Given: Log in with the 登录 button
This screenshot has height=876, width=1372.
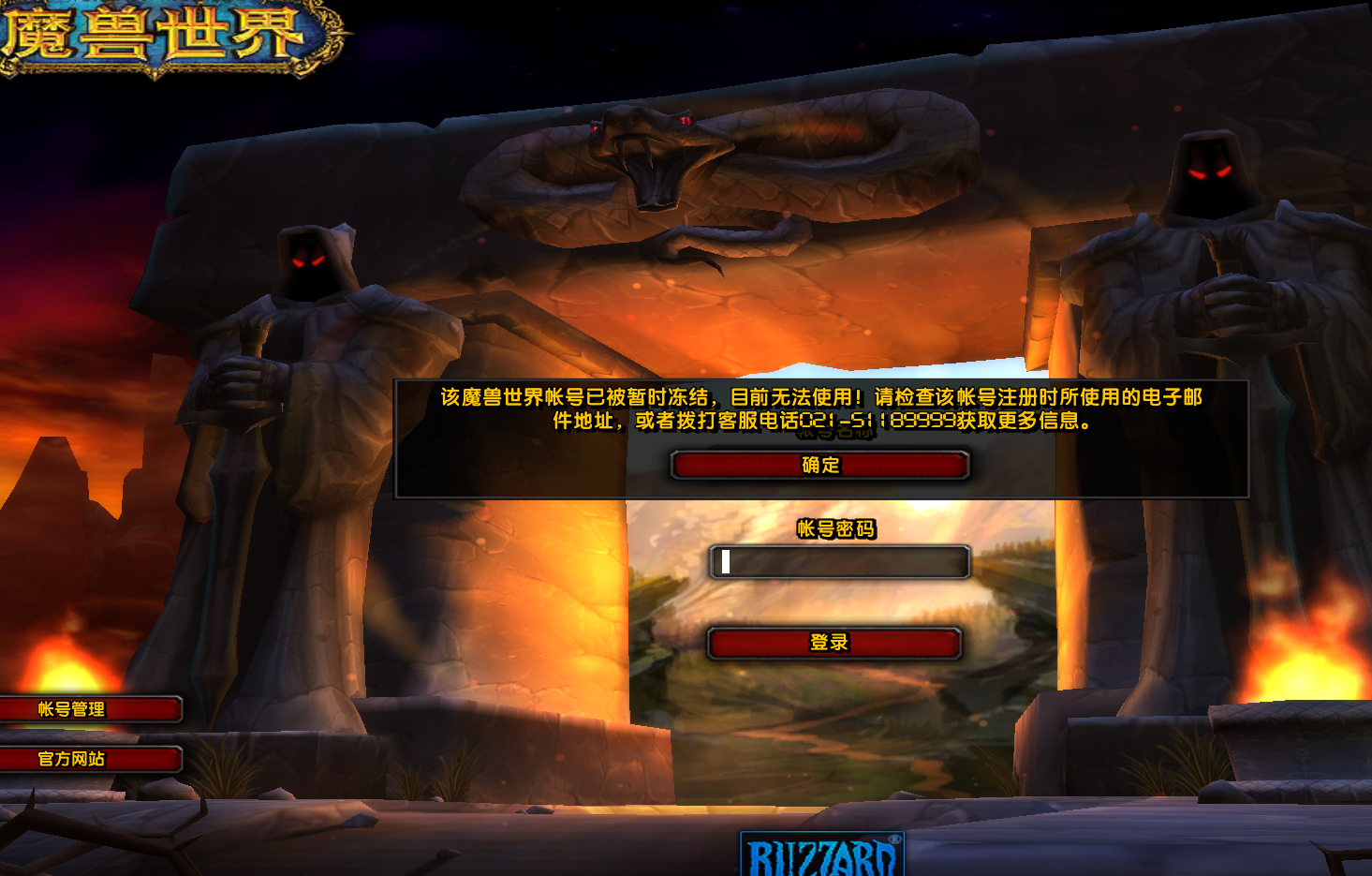Looking at the screenshot, I should tap(834, 644).
